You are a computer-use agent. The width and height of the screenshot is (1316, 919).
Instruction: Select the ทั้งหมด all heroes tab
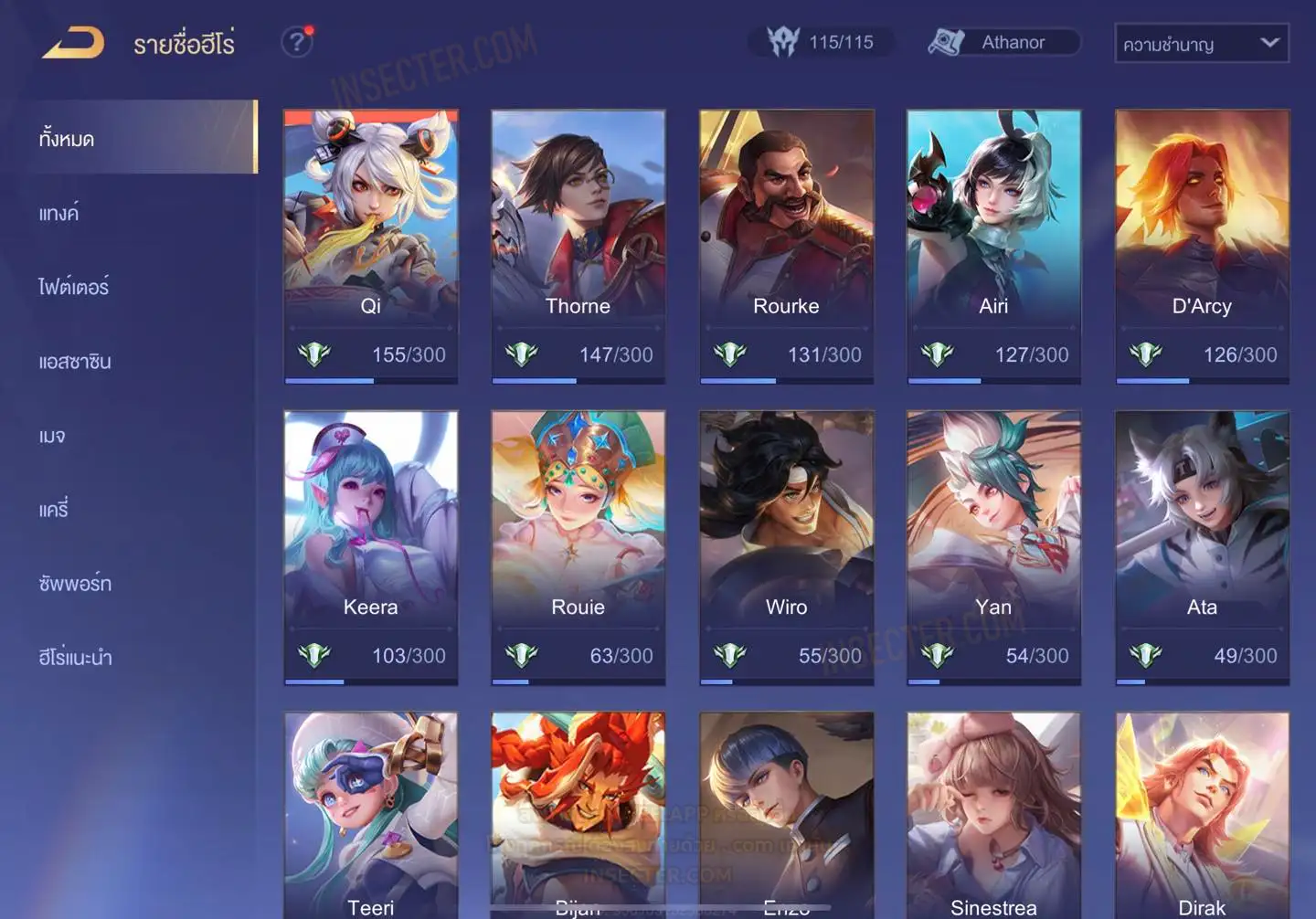(x=67, y=139)
